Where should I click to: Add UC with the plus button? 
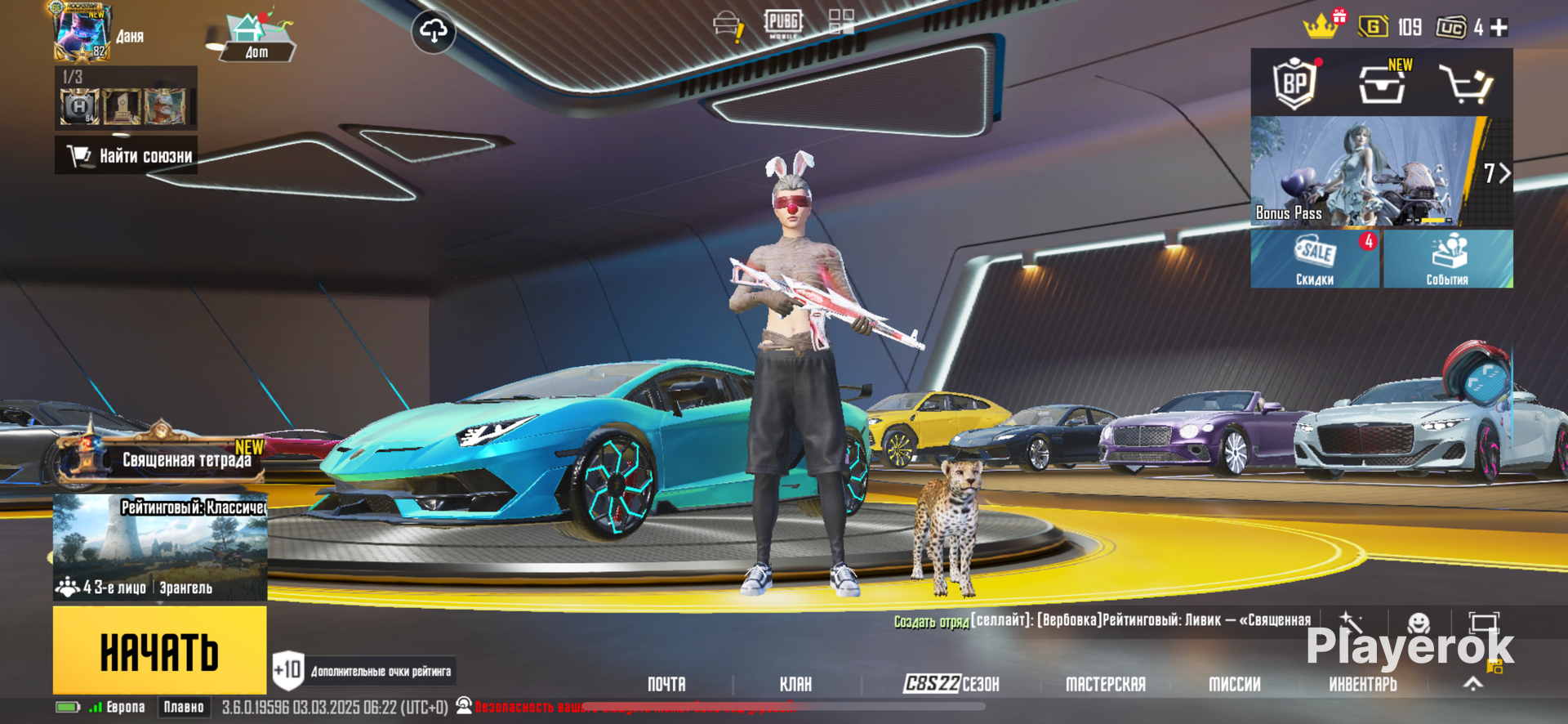(x=1499, y=28)
